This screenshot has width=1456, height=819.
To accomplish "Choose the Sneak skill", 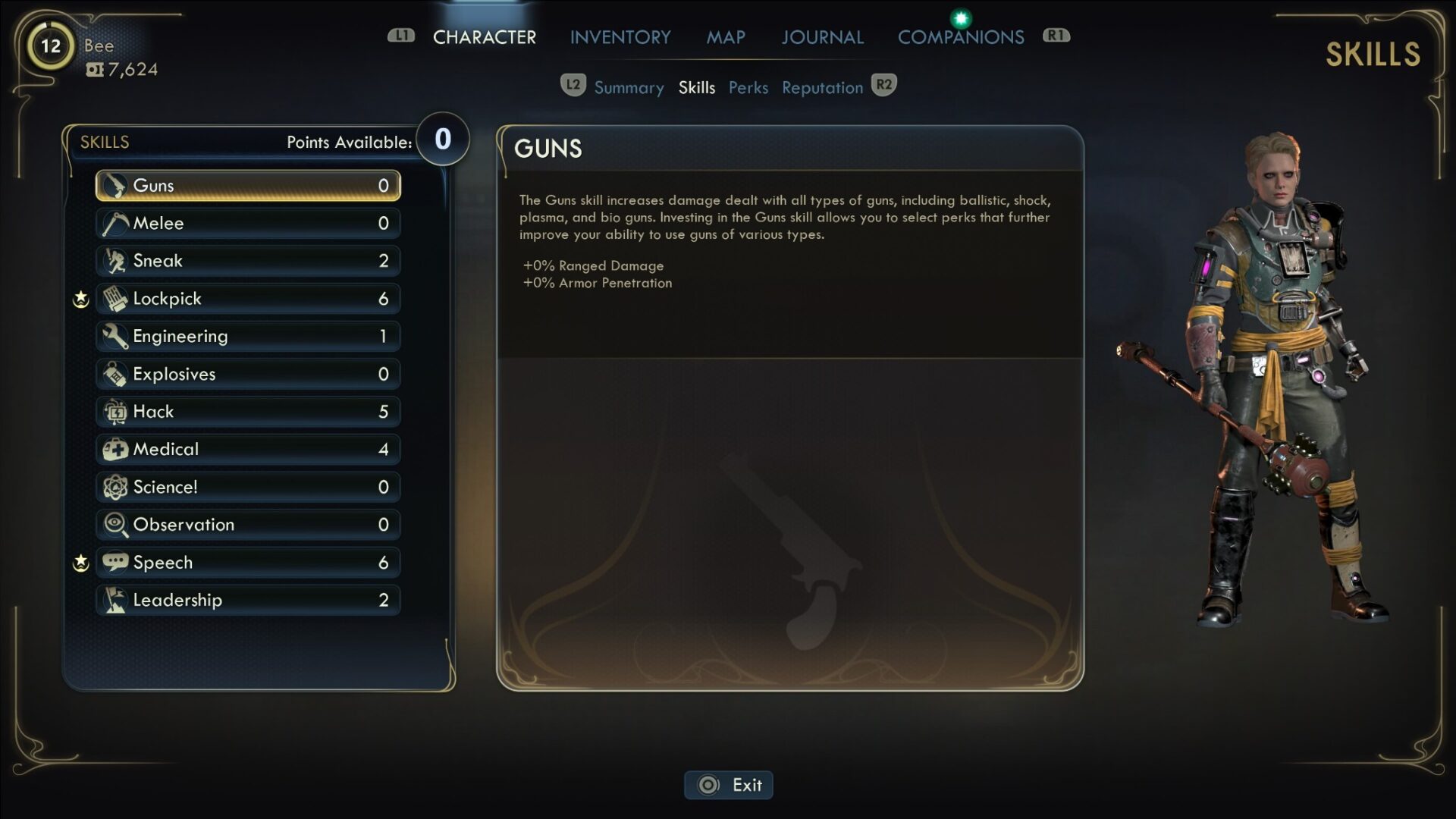I will (x=248, y=261).
